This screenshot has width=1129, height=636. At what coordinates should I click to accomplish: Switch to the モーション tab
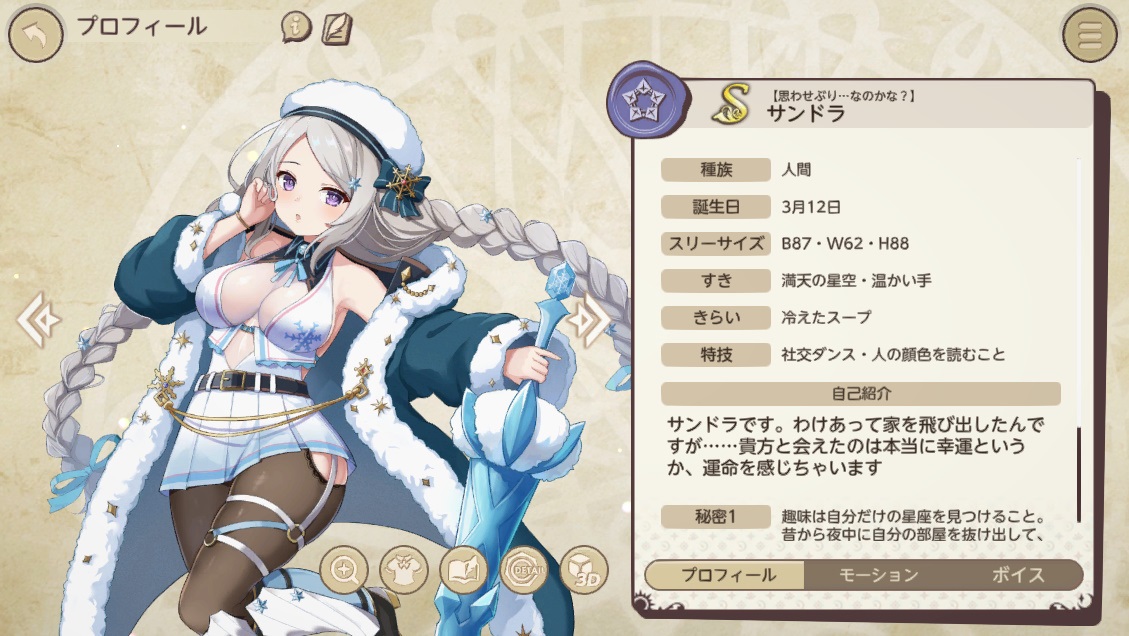(876, 575)
